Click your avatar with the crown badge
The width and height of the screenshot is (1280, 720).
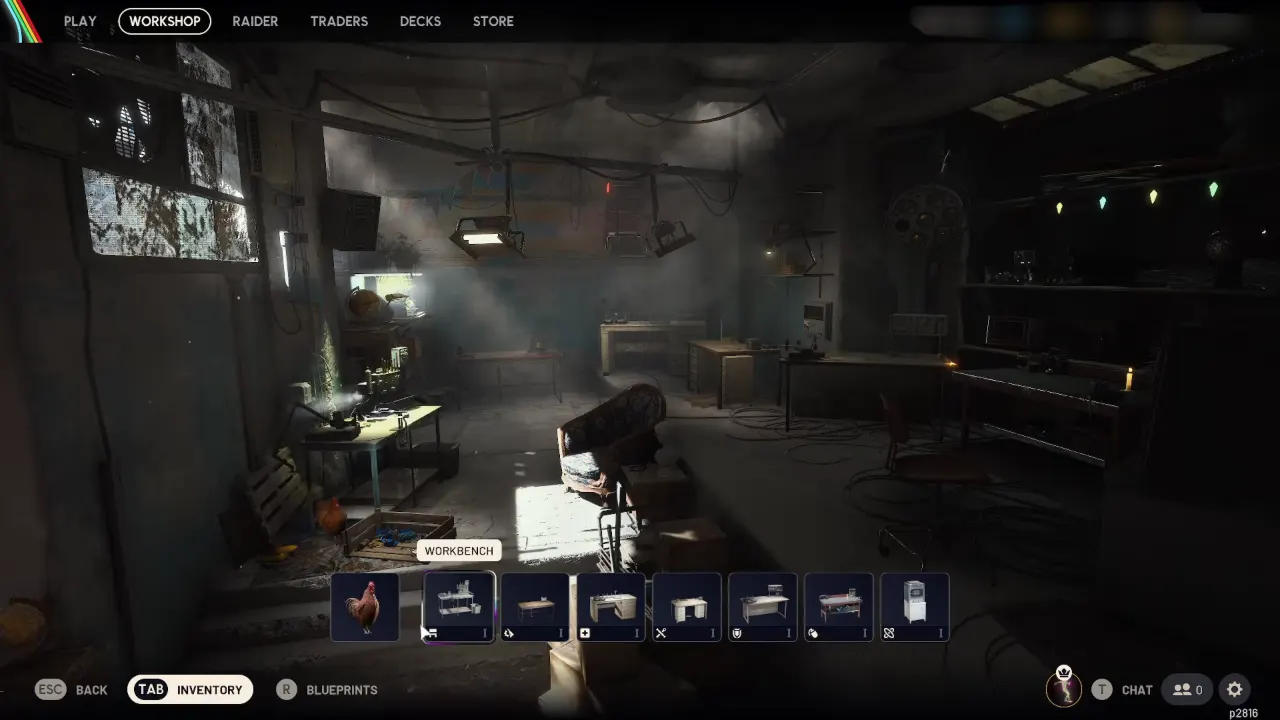pyautogui.click(x=1063, y=689)
